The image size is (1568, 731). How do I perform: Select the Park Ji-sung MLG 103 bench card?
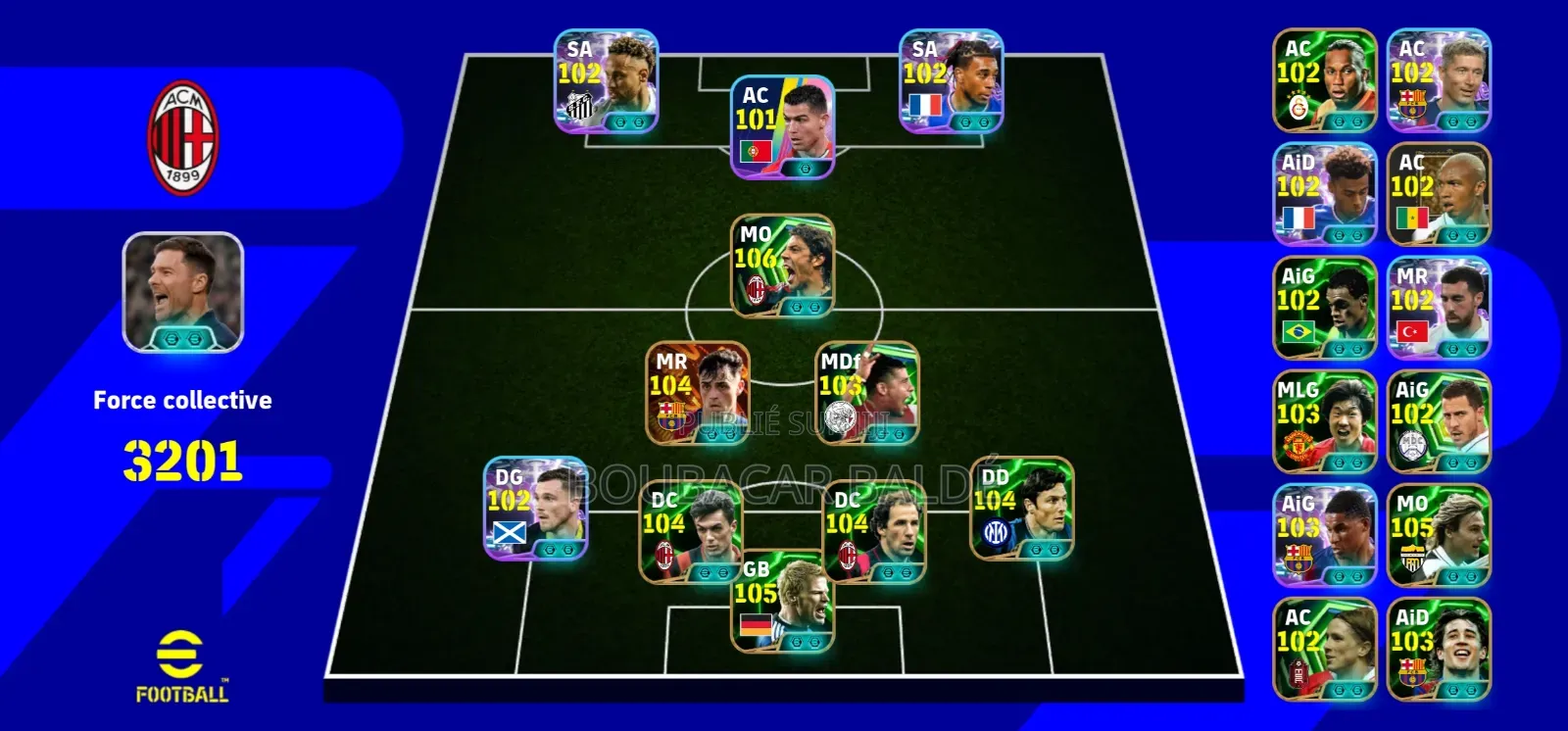[x=1325, y=421]
